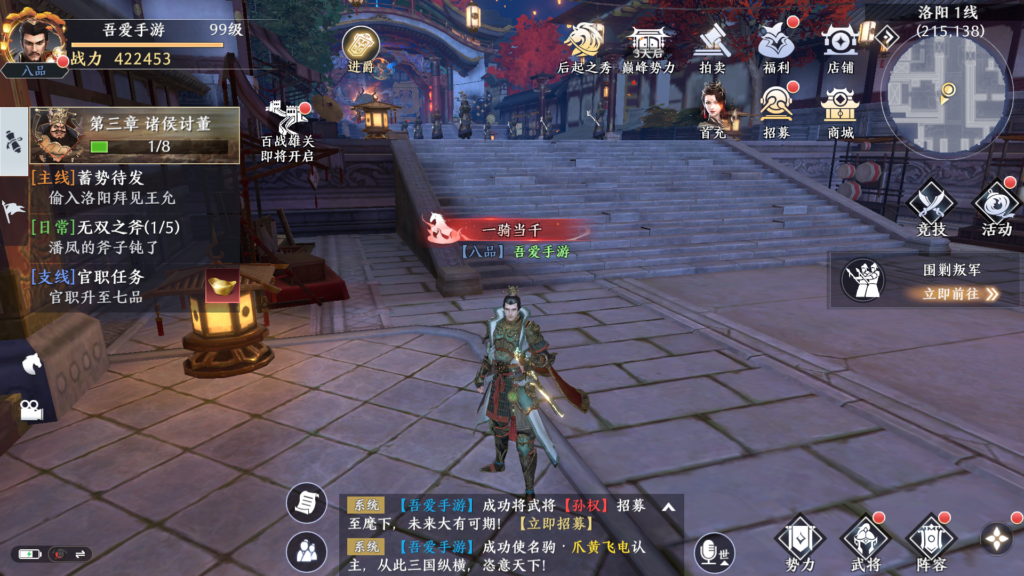Screen dimensions: 1024x576
Task: Open the 阵容 lineup menu
Action: (930, 543)
